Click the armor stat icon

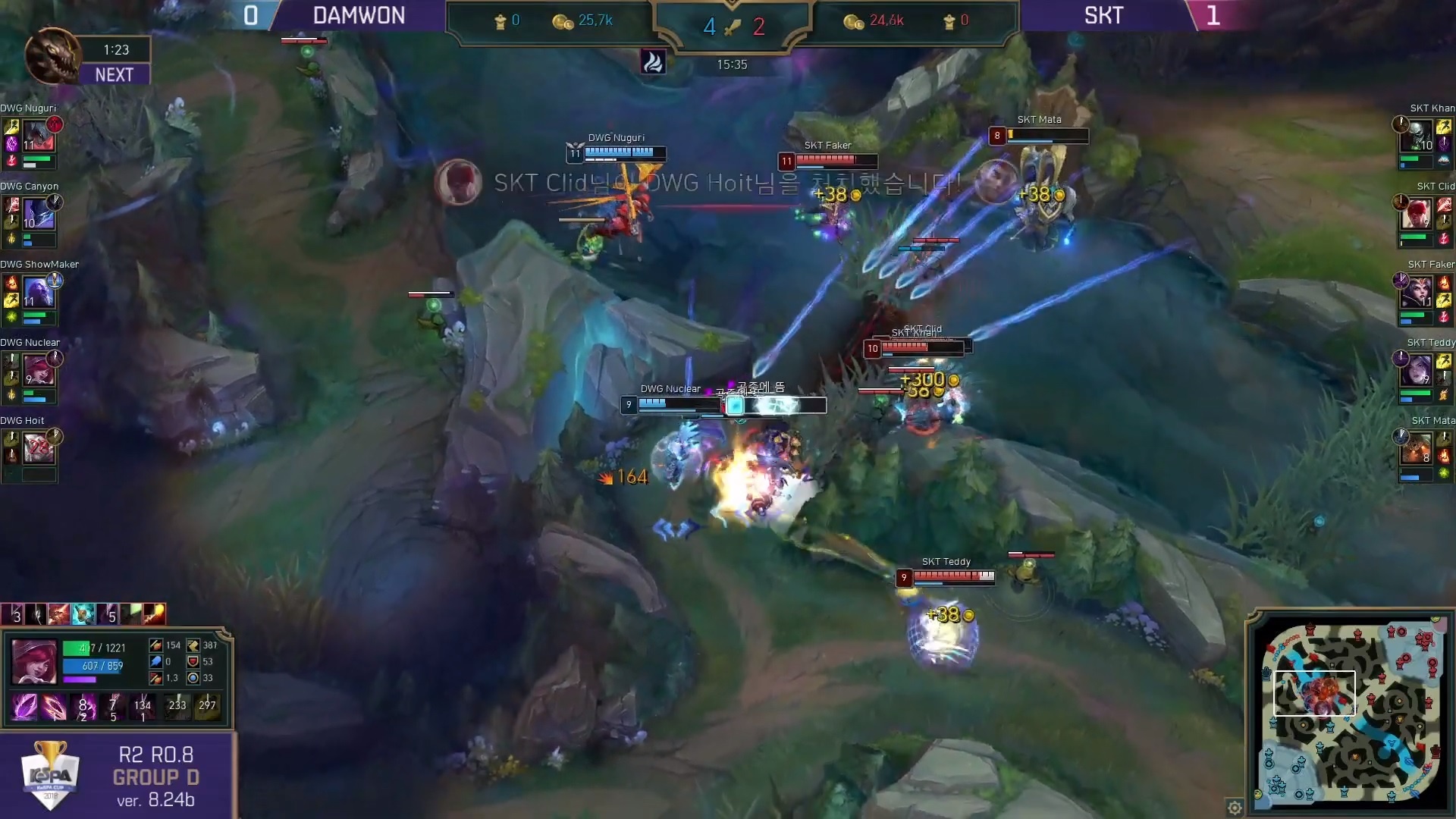pyautogui.click(x=193, y=661)
